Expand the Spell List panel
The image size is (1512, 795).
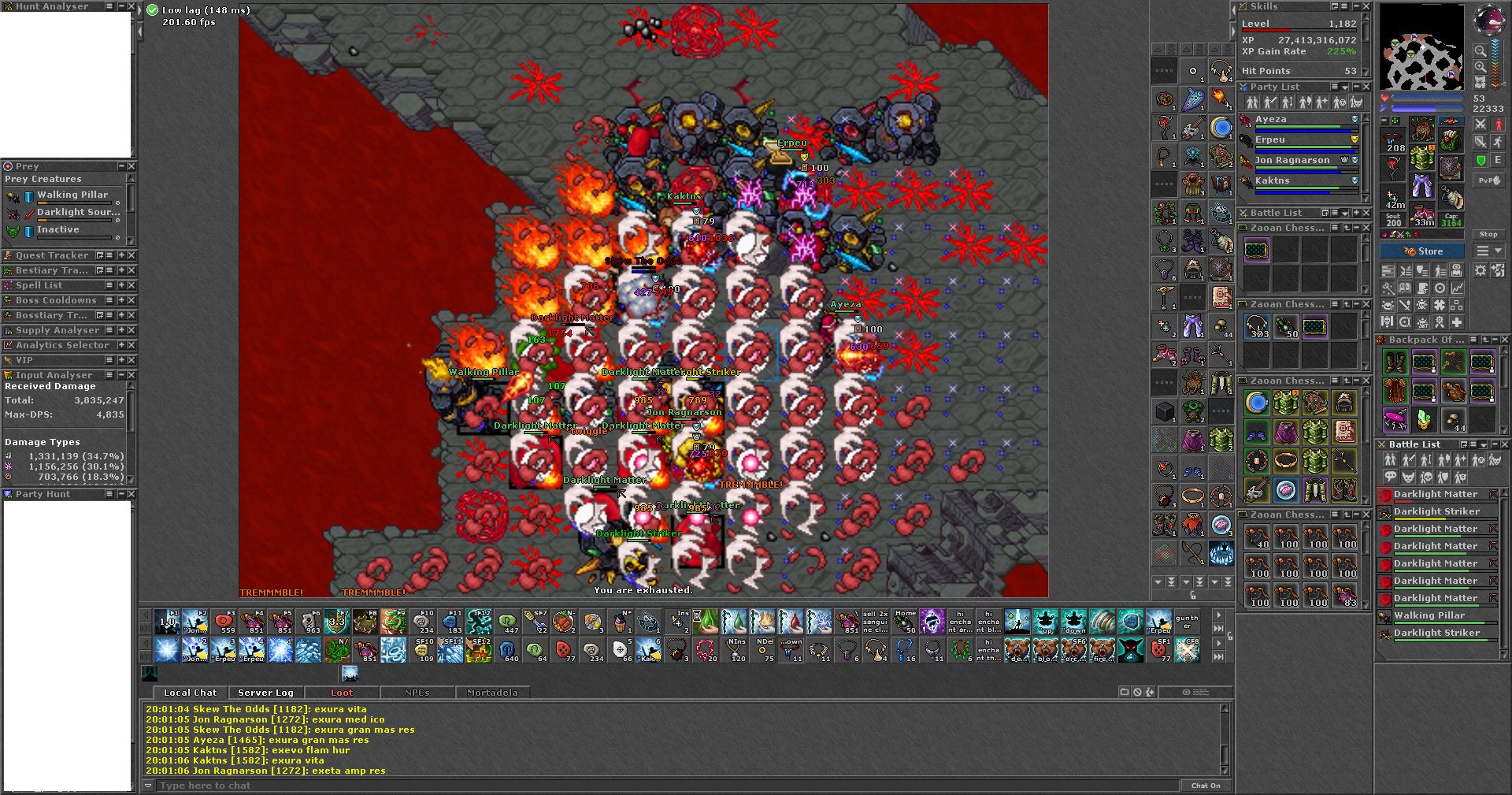coord(121,285)
